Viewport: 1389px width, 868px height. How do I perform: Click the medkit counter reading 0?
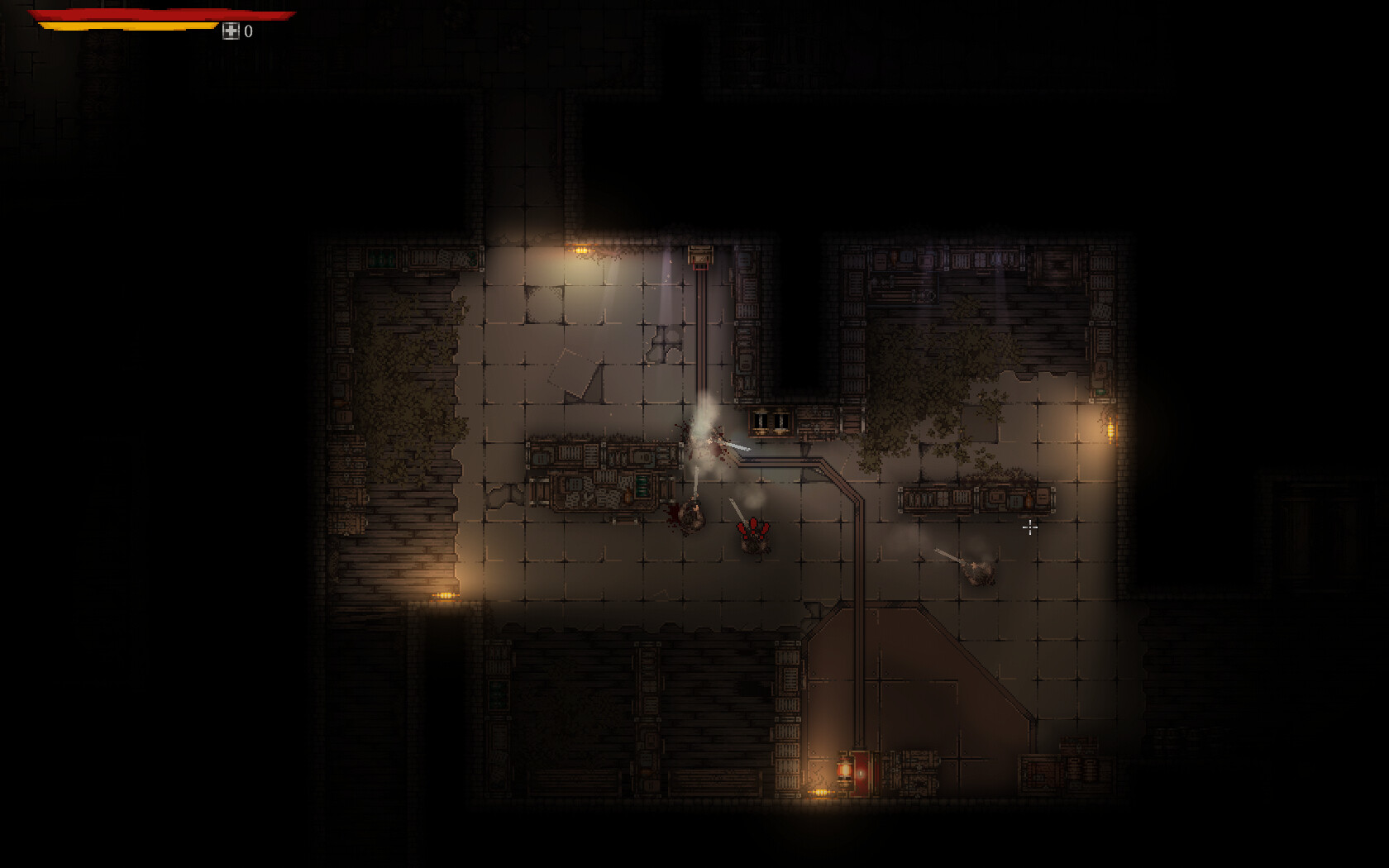click(246, 32)
